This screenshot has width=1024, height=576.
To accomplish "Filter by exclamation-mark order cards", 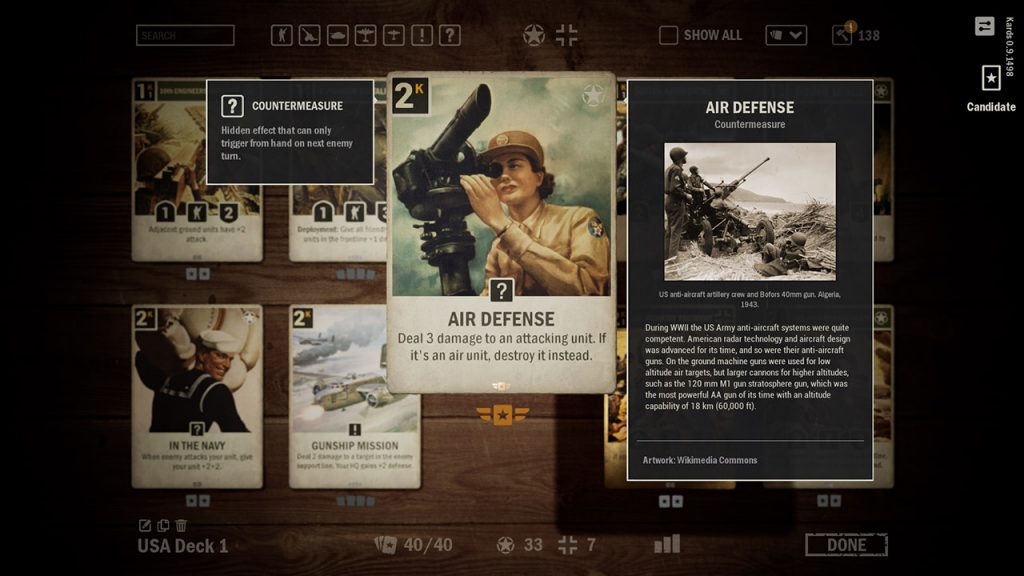I will point(422,35).
